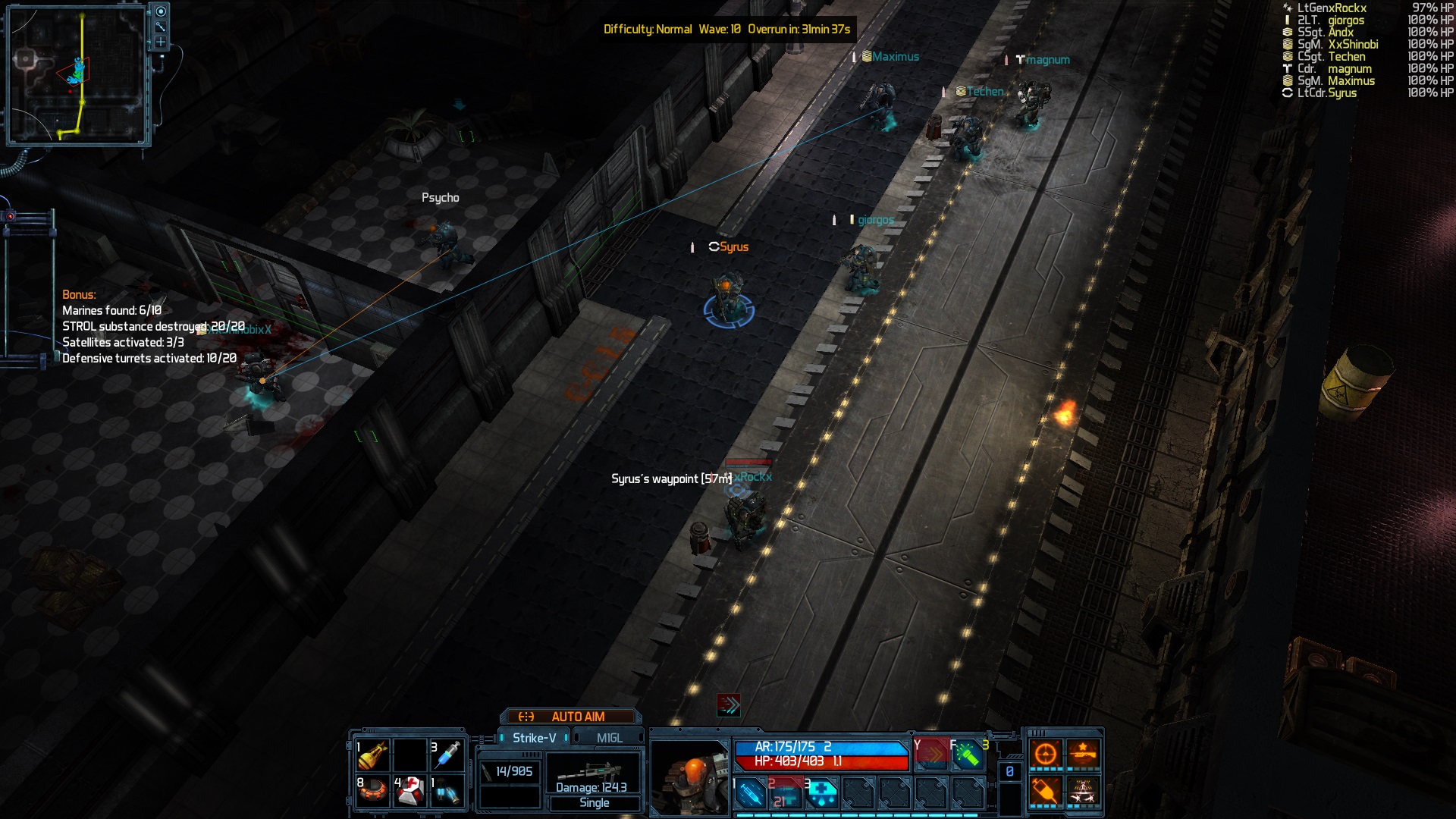Click the circle button beside the minimap
1456x819 pixels.
pos(161,11)
